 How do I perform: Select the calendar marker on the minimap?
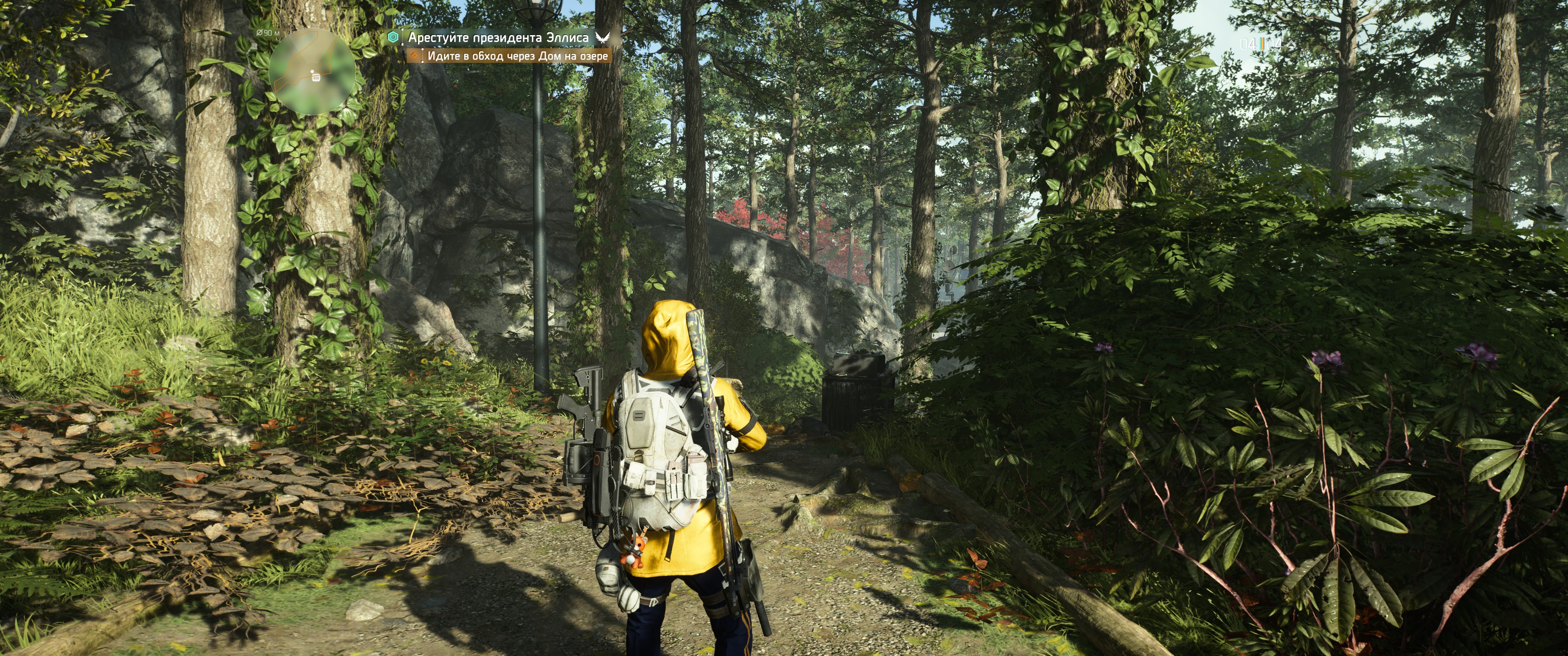point(315,77)
